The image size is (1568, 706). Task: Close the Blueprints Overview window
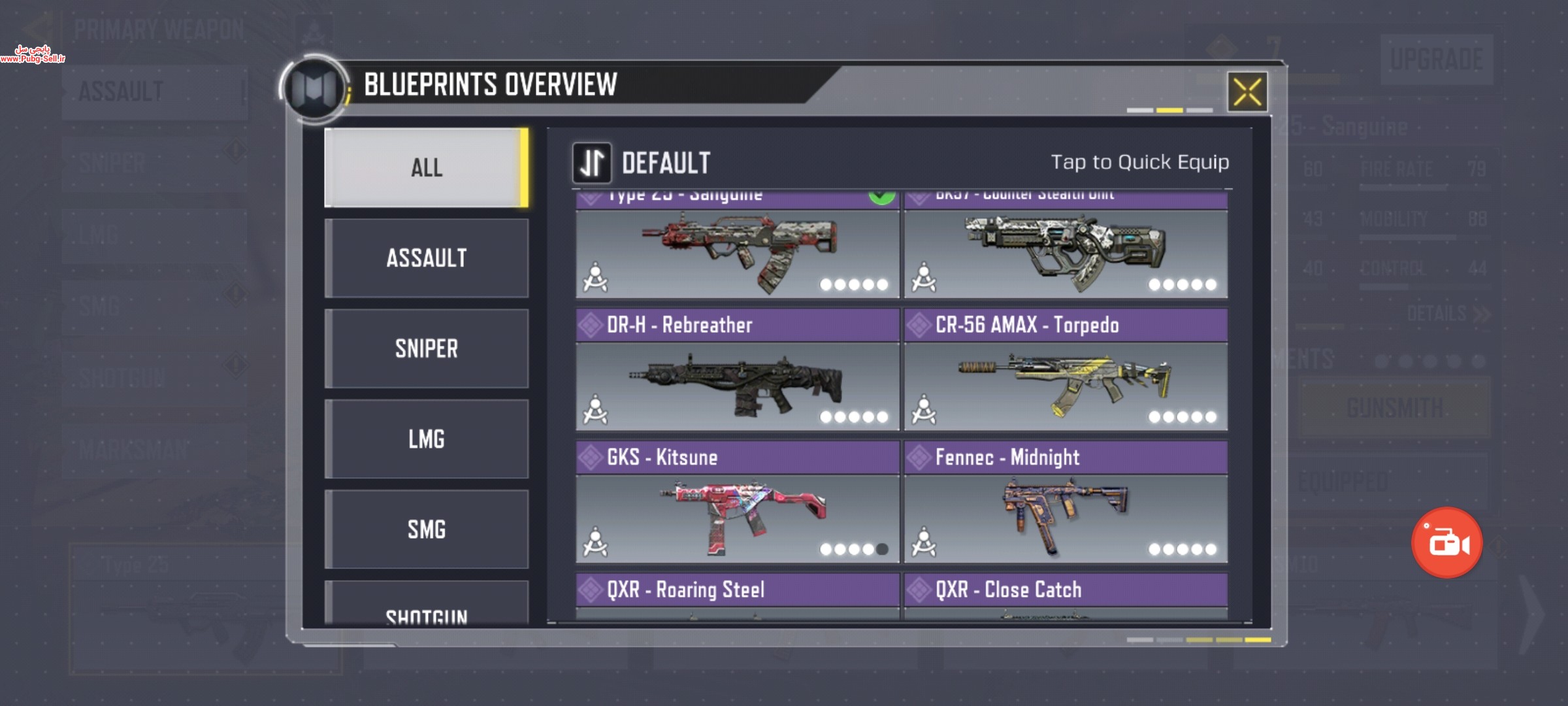coord(1247,92)
